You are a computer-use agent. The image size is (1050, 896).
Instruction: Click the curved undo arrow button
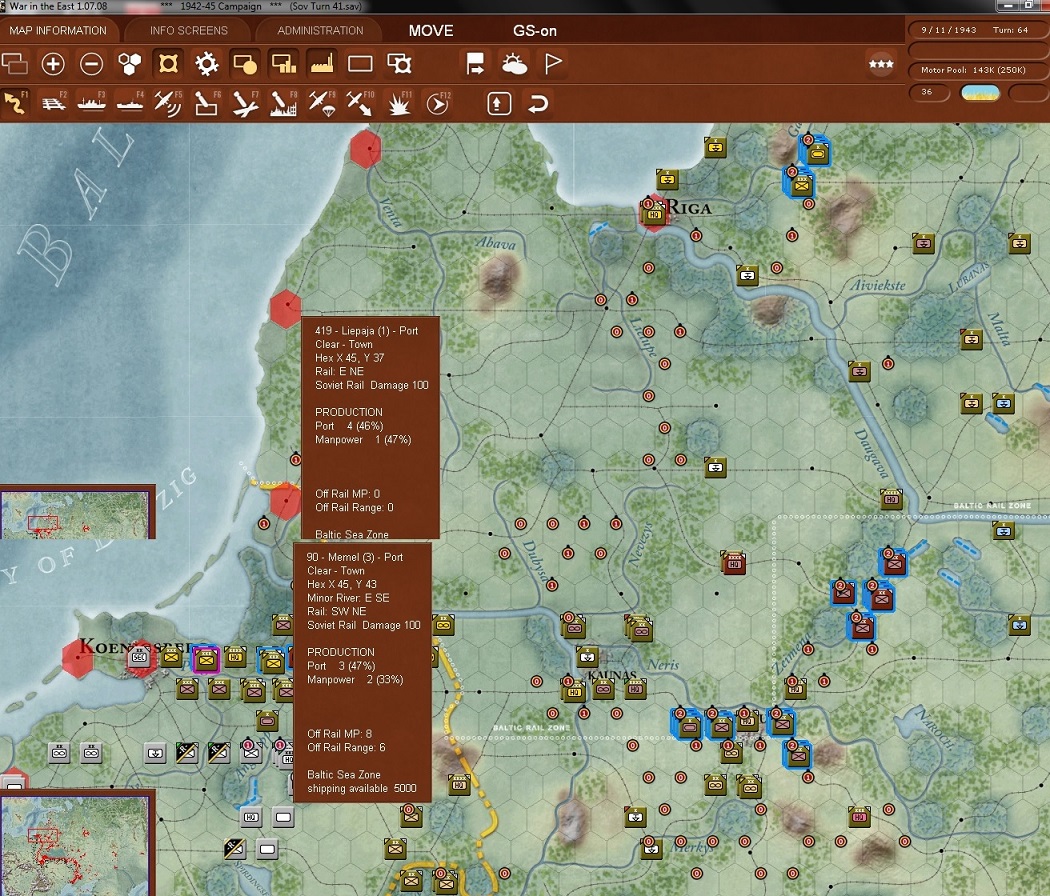coord(537,103)
